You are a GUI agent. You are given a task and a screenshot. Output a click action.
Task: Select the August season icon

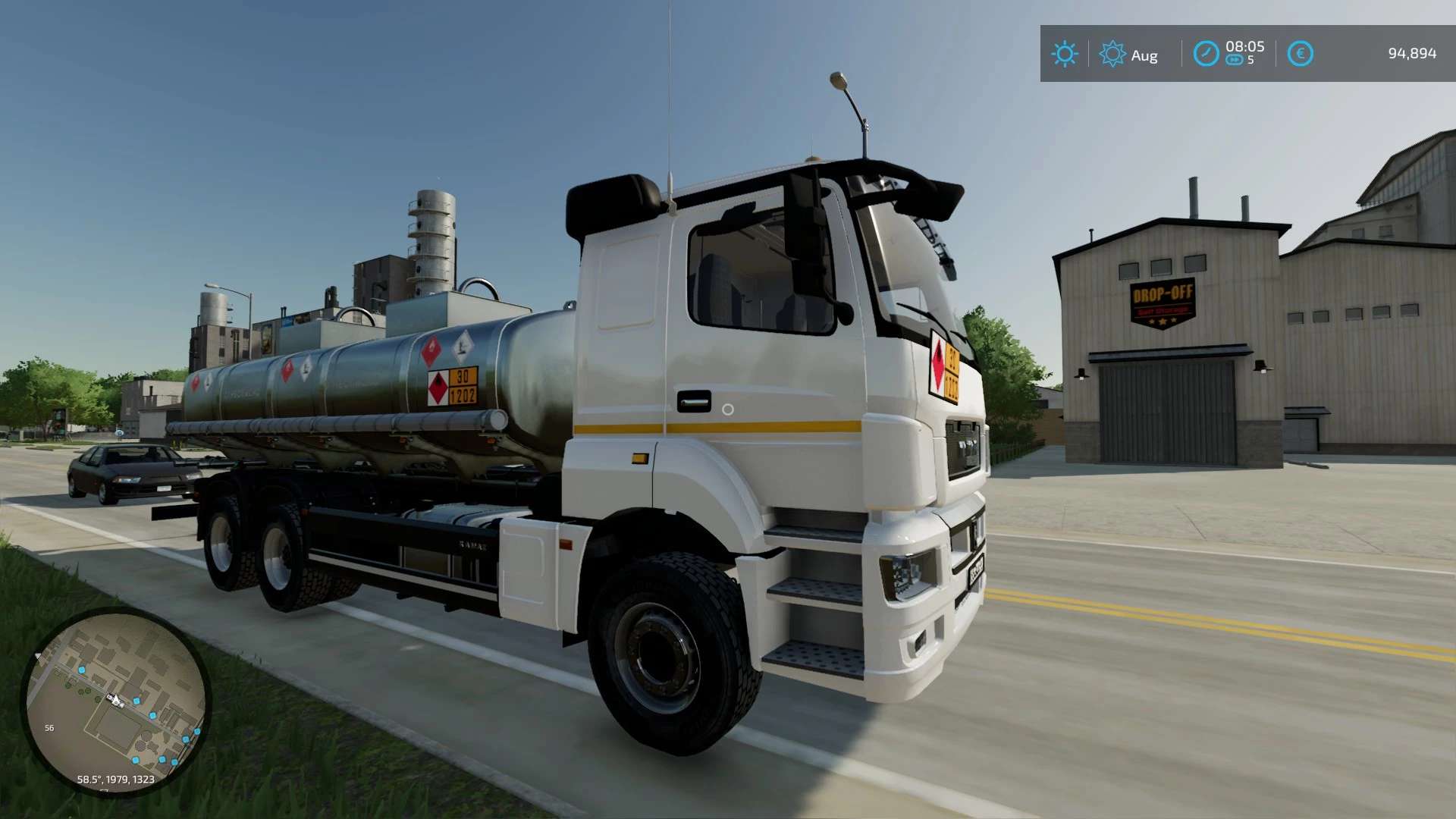pos(1112,54)
